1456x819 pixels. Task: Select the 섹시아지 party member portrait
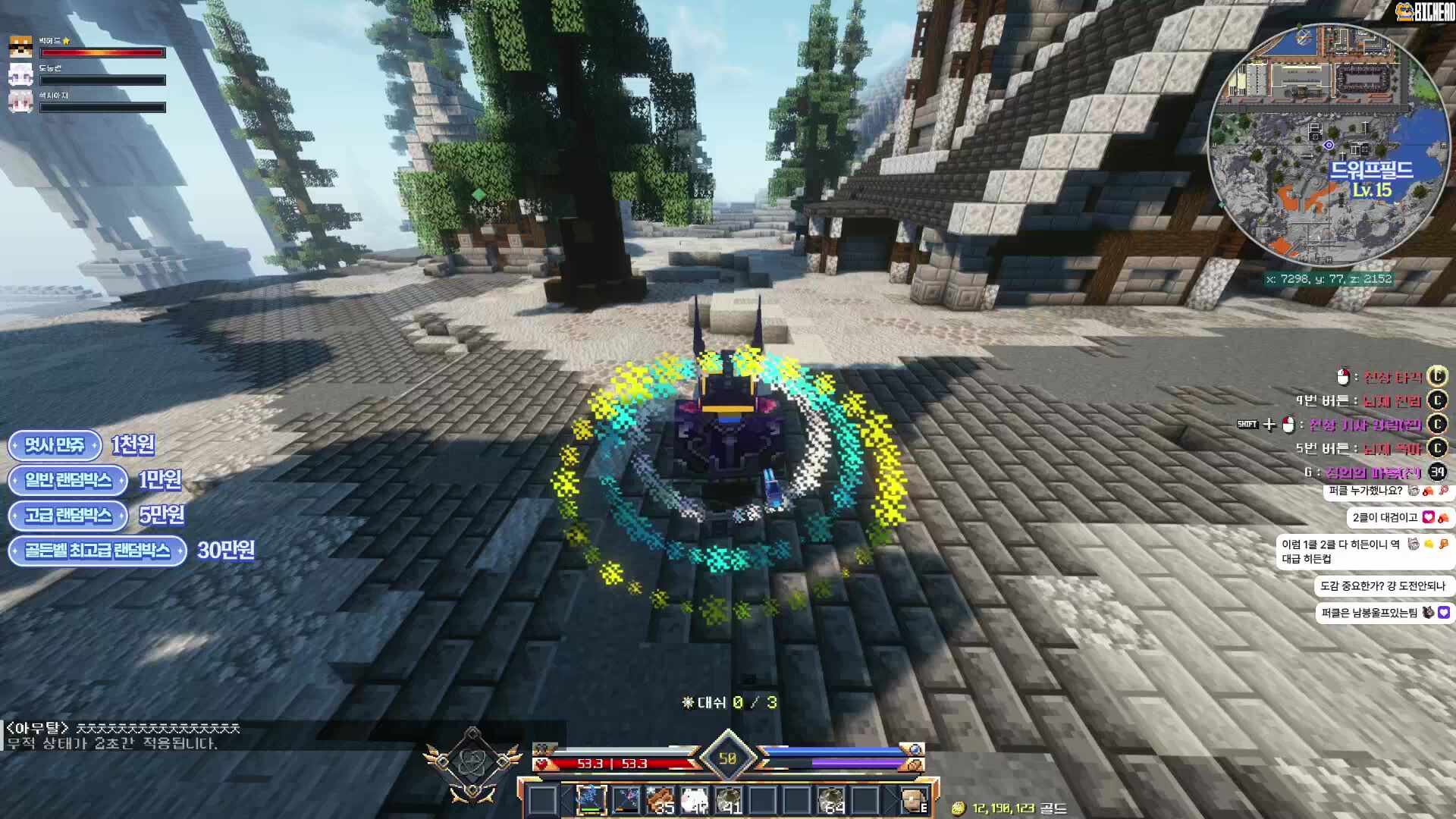coord(20,102)
